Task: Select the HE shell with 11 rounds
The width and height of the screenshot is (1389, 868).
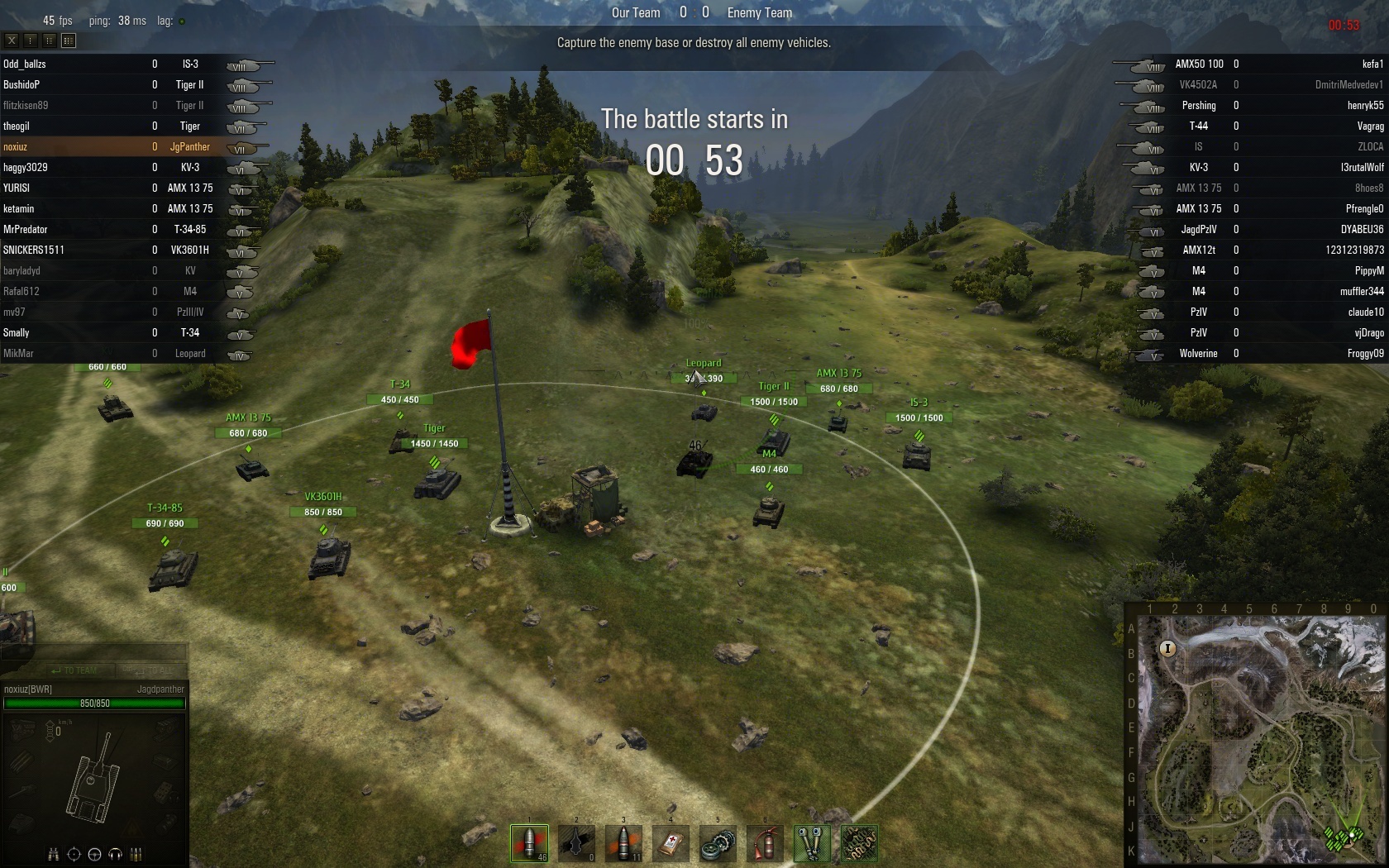Action: [624, 843]
